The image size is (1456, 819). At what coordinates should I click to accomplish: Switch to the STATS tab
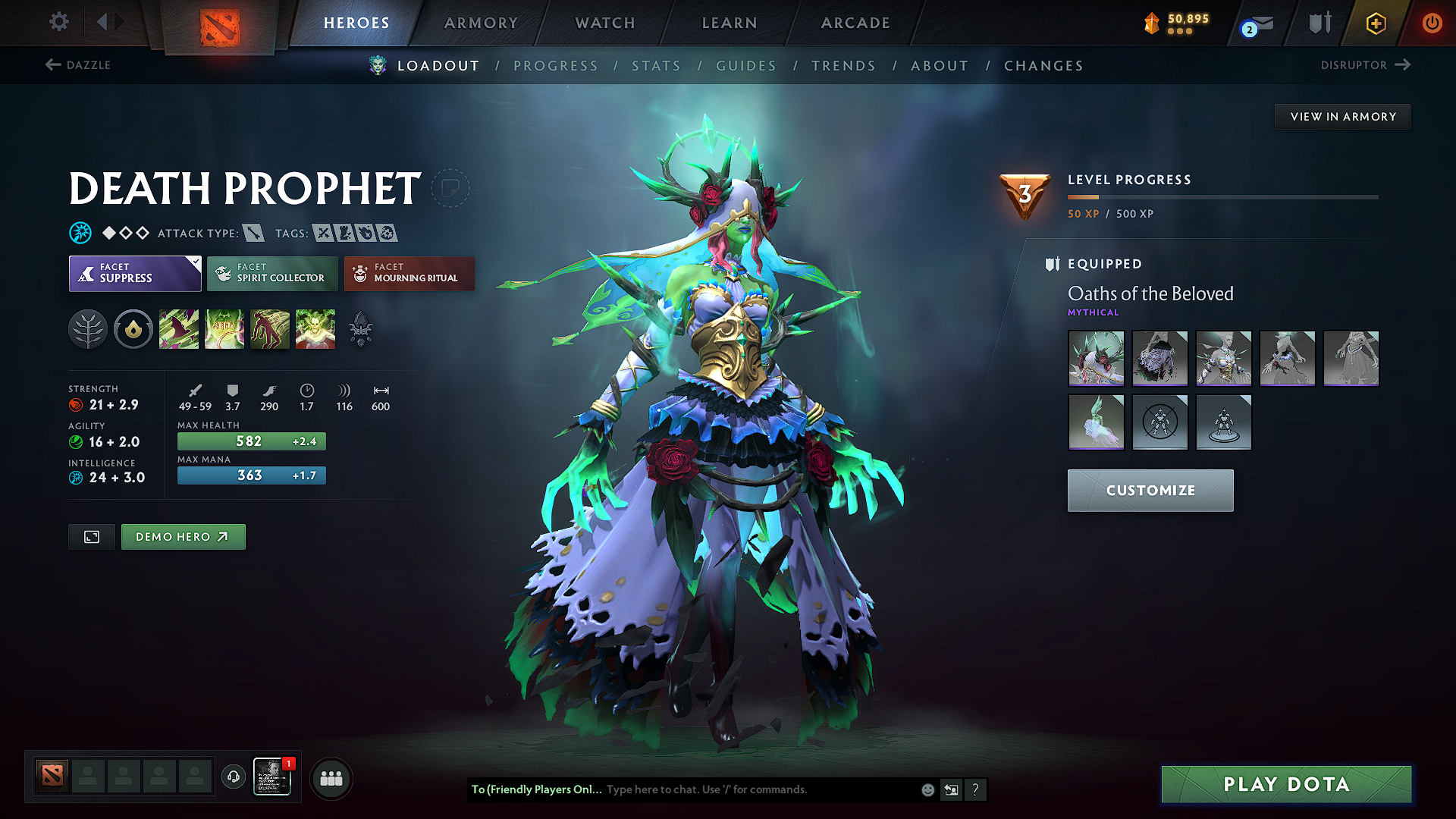pos(656,66)
